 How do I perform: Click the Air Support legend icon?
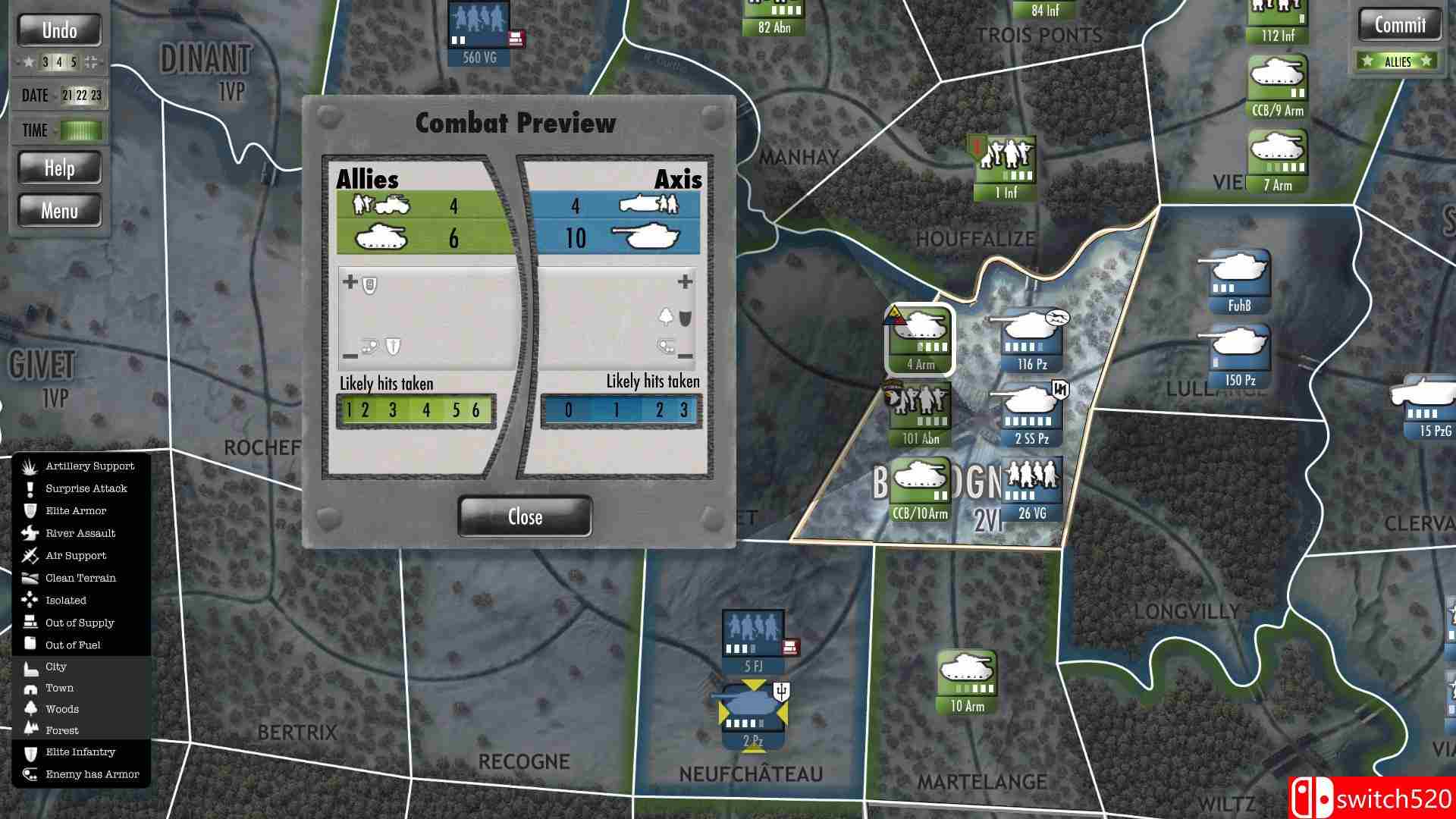point(30,555)
